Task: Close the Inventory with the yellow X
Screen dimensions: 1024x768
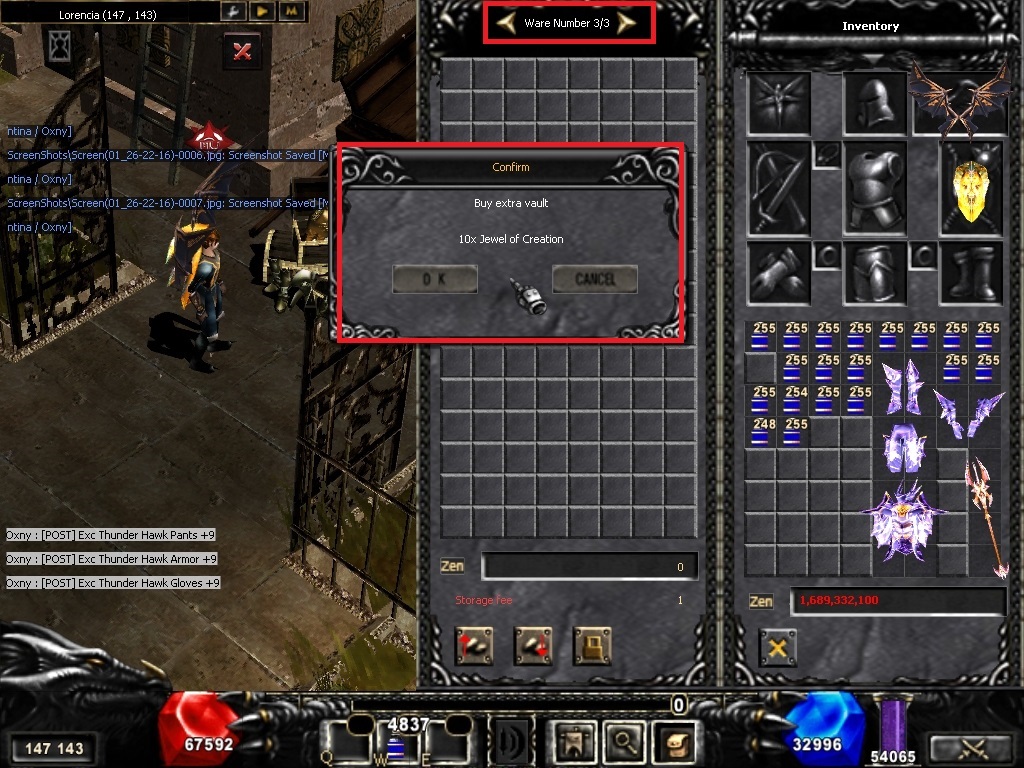Action: [x=777, y=648]
